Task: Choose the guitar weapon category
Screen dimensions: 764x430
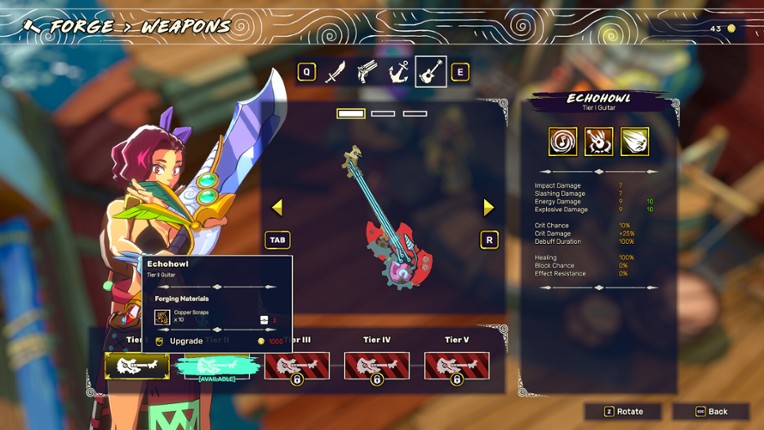Action: click(x=431, y=72)
